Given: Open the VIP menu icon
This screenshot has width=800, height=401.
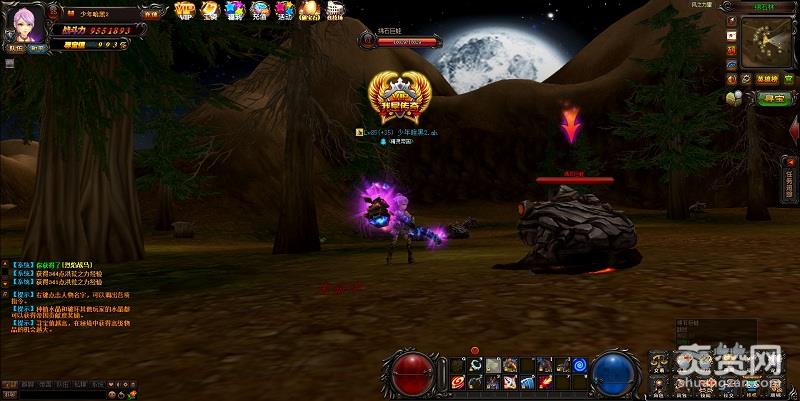Looking at the screenshot, I should [x=184, y=10].
